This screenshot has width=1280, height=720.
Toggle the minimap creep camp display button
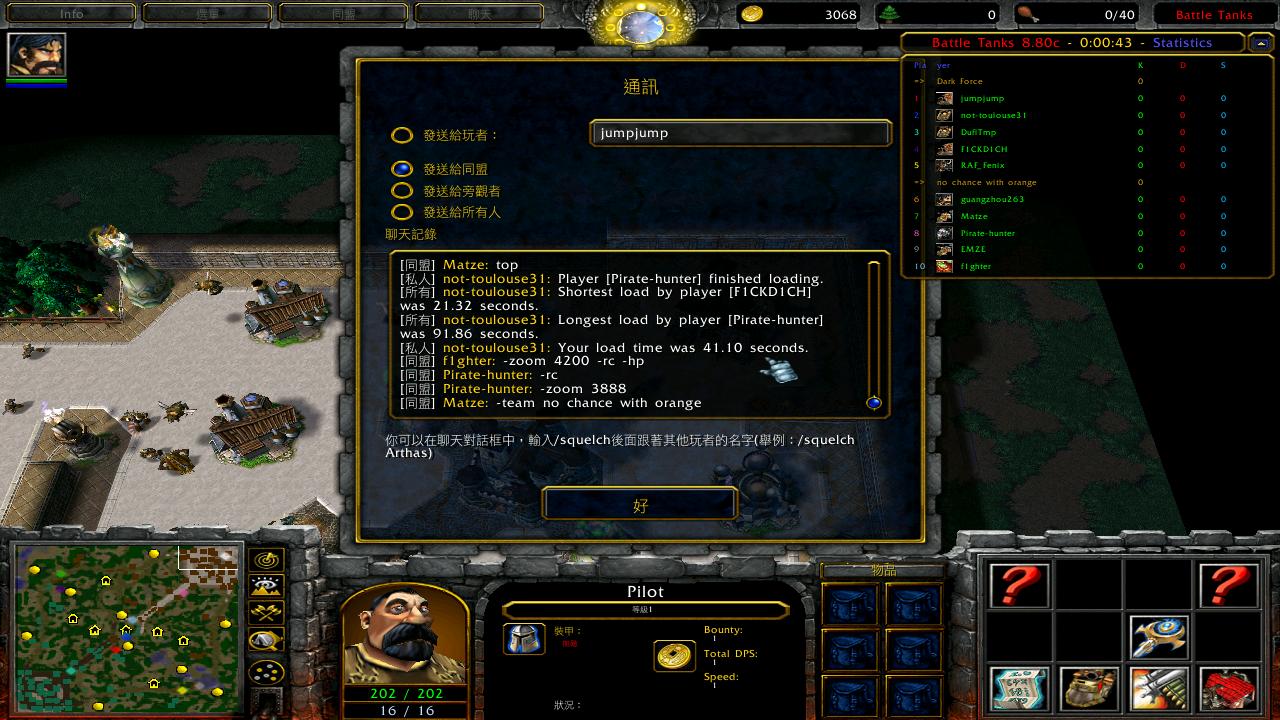(x=266, y=640)
